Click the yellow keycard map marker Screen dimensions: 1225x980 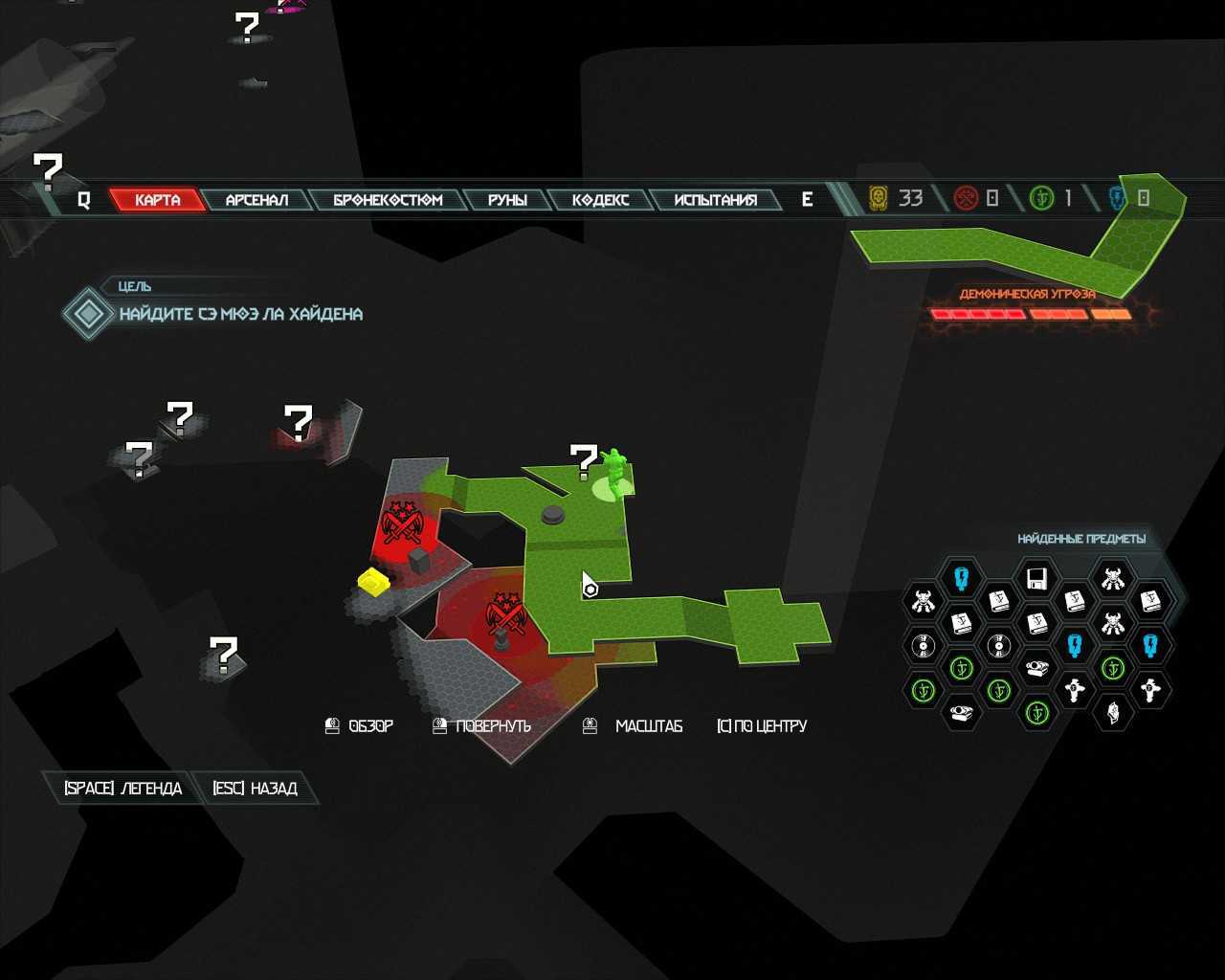372,581
